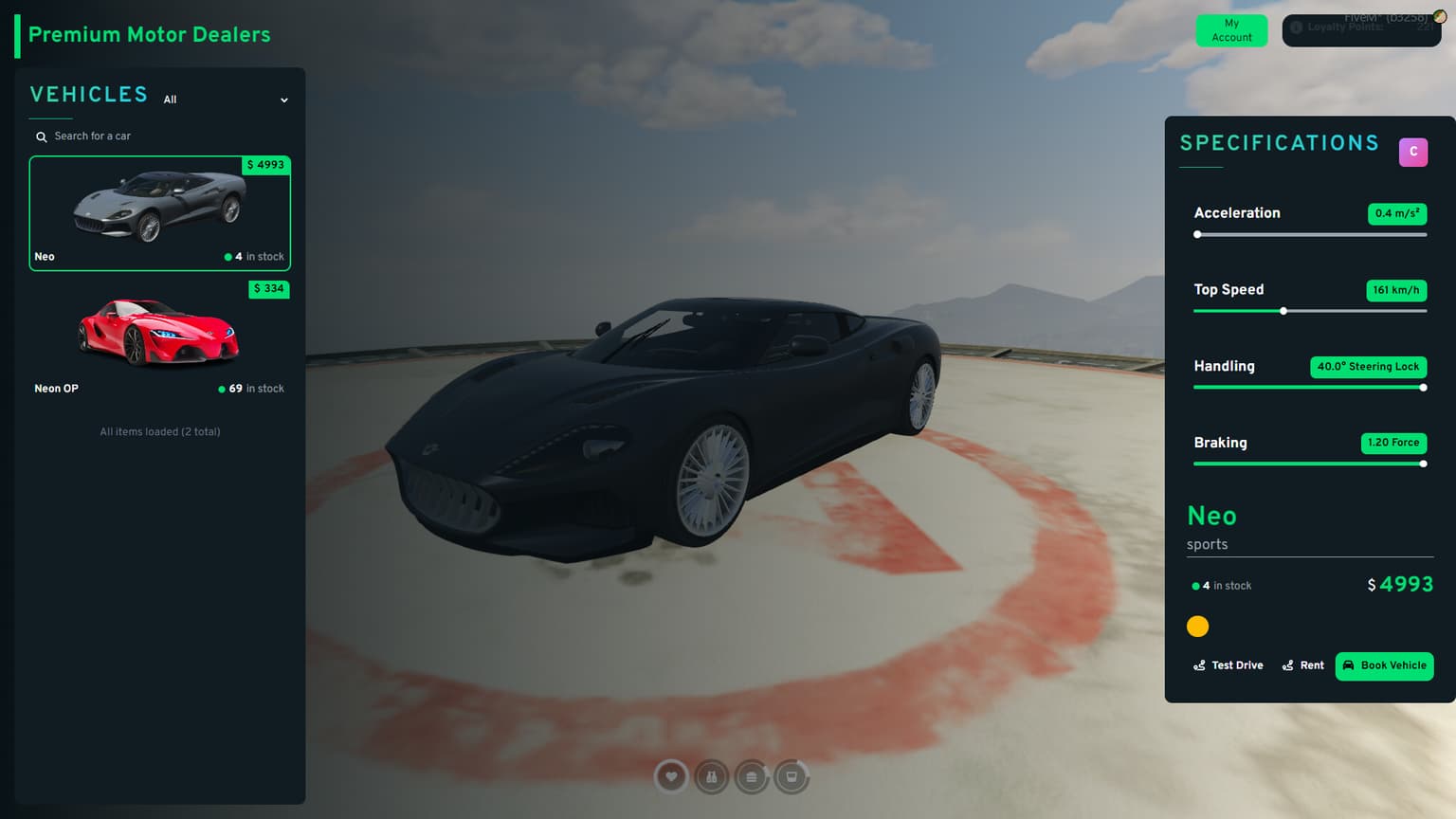Click the glass-shaped icon at the bottom right

point(791,776)
